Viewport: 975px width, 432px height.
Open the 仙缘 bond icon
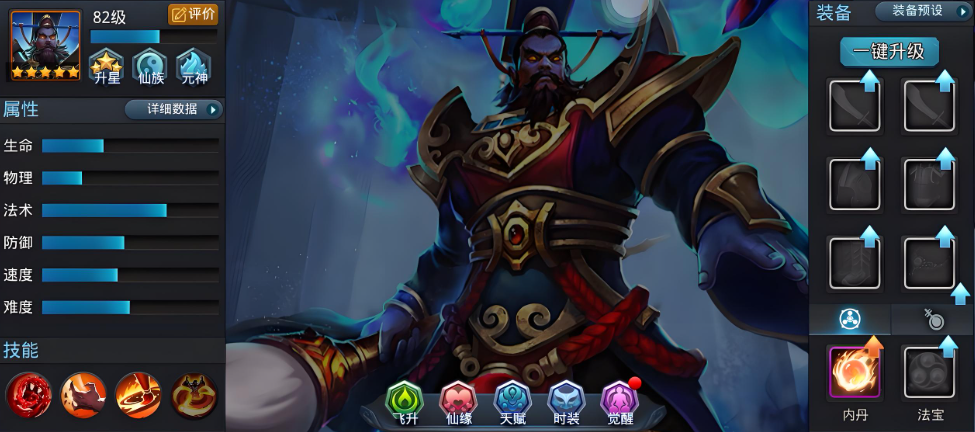[459, 402]
